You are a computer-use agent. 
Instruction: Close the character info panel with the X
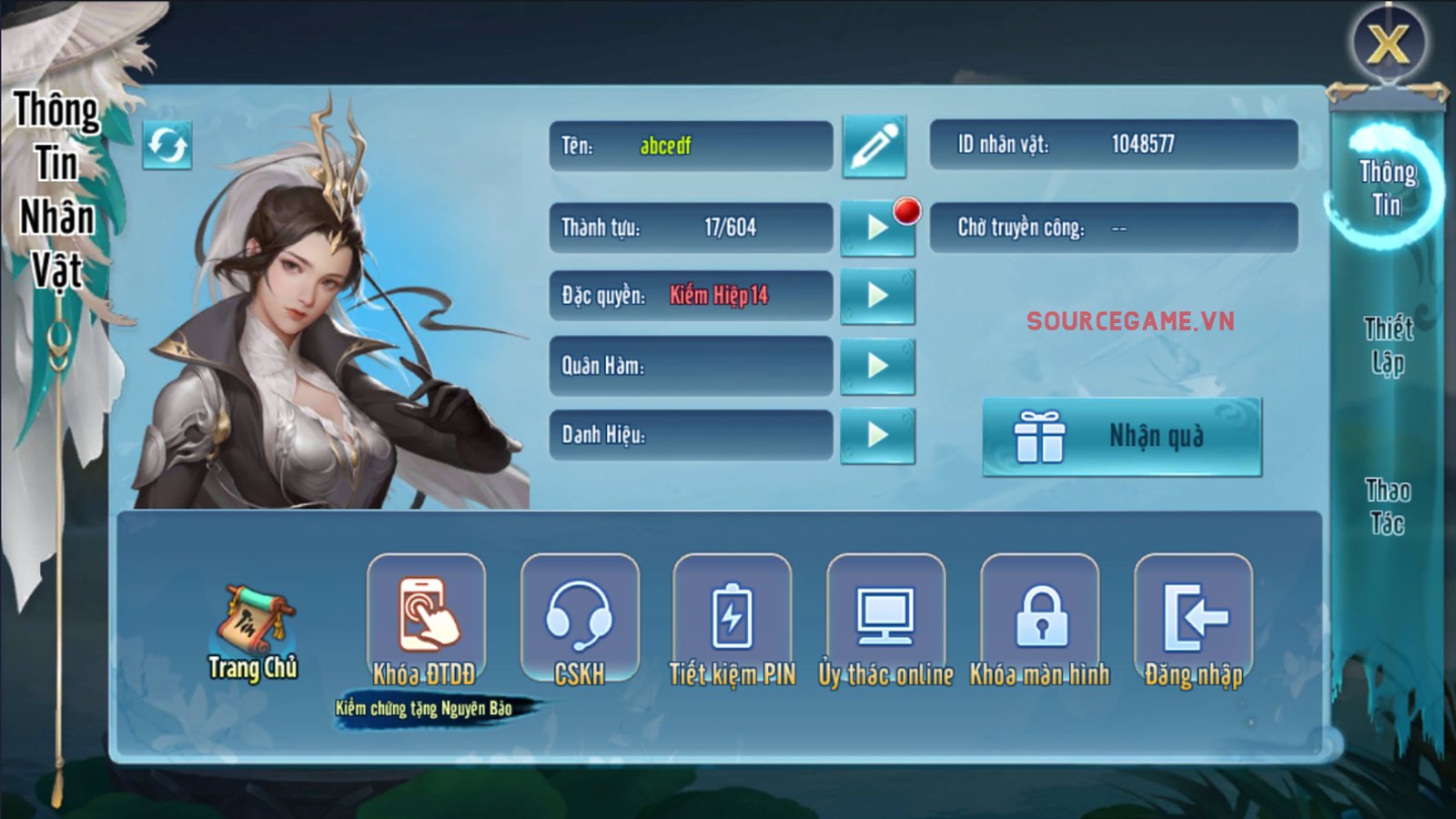1388,43
